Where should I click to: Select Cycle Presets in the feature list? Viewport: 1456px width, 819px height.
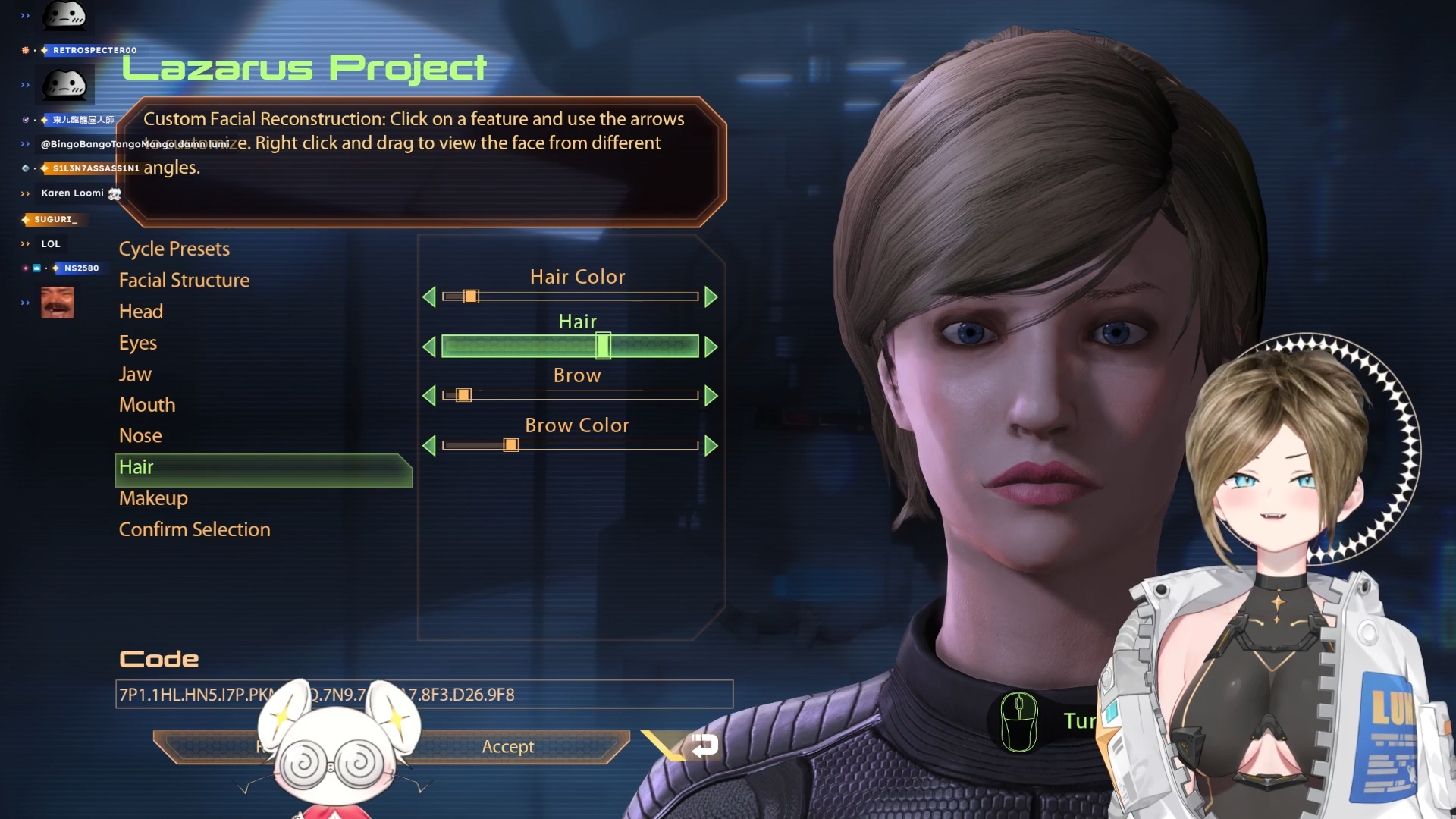(174, 249)
